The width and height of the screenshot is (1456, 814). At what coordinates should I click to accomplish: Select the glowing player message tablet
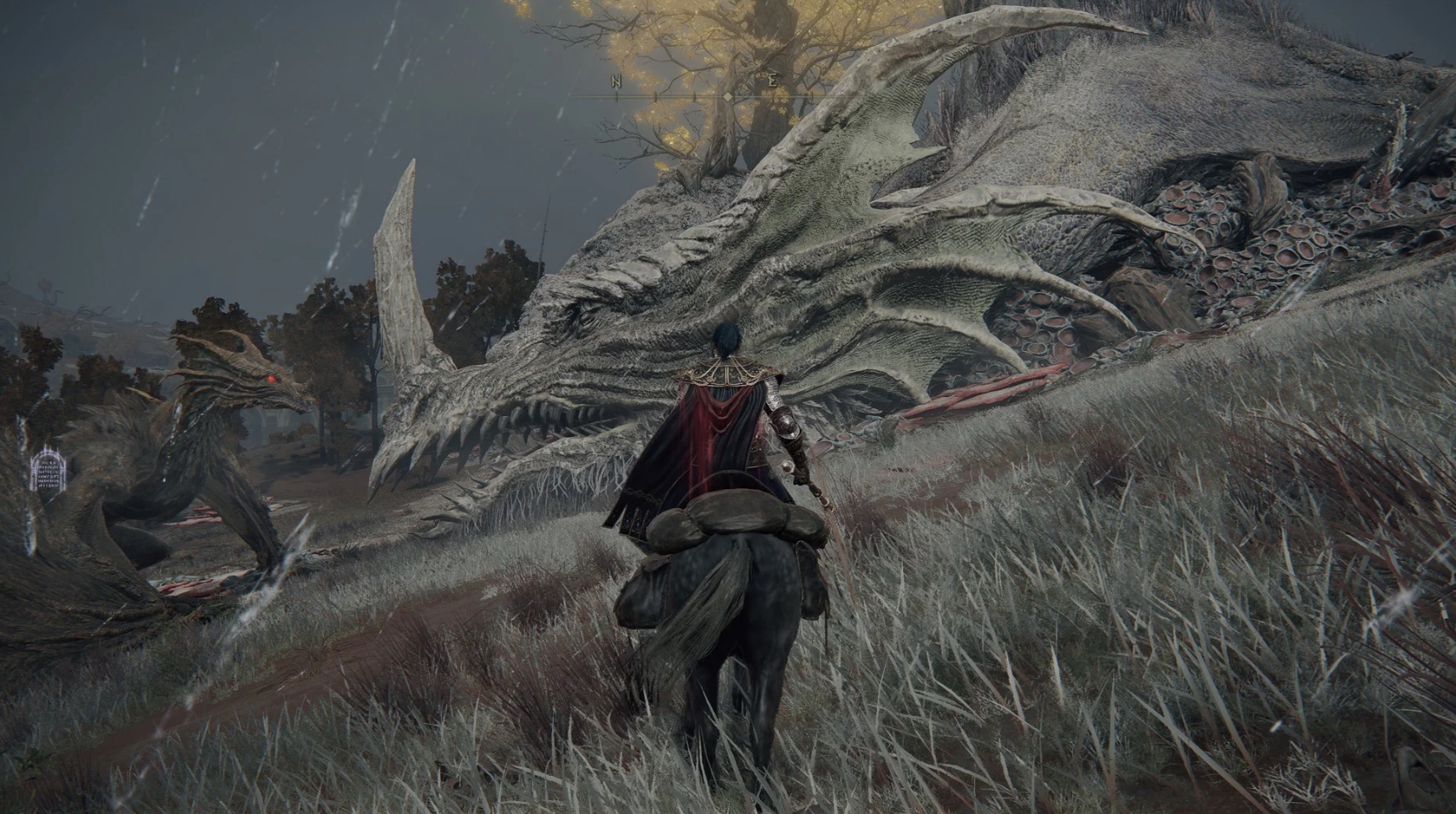(x=49, y=472)
